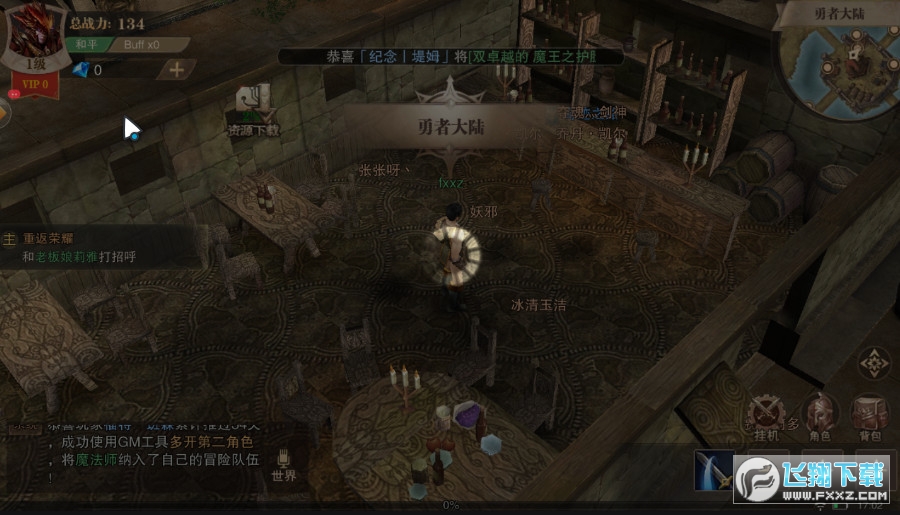Open the 资源下载 resource download icon
The height and width of the screenshot is (515, 900).
(254, 110)
